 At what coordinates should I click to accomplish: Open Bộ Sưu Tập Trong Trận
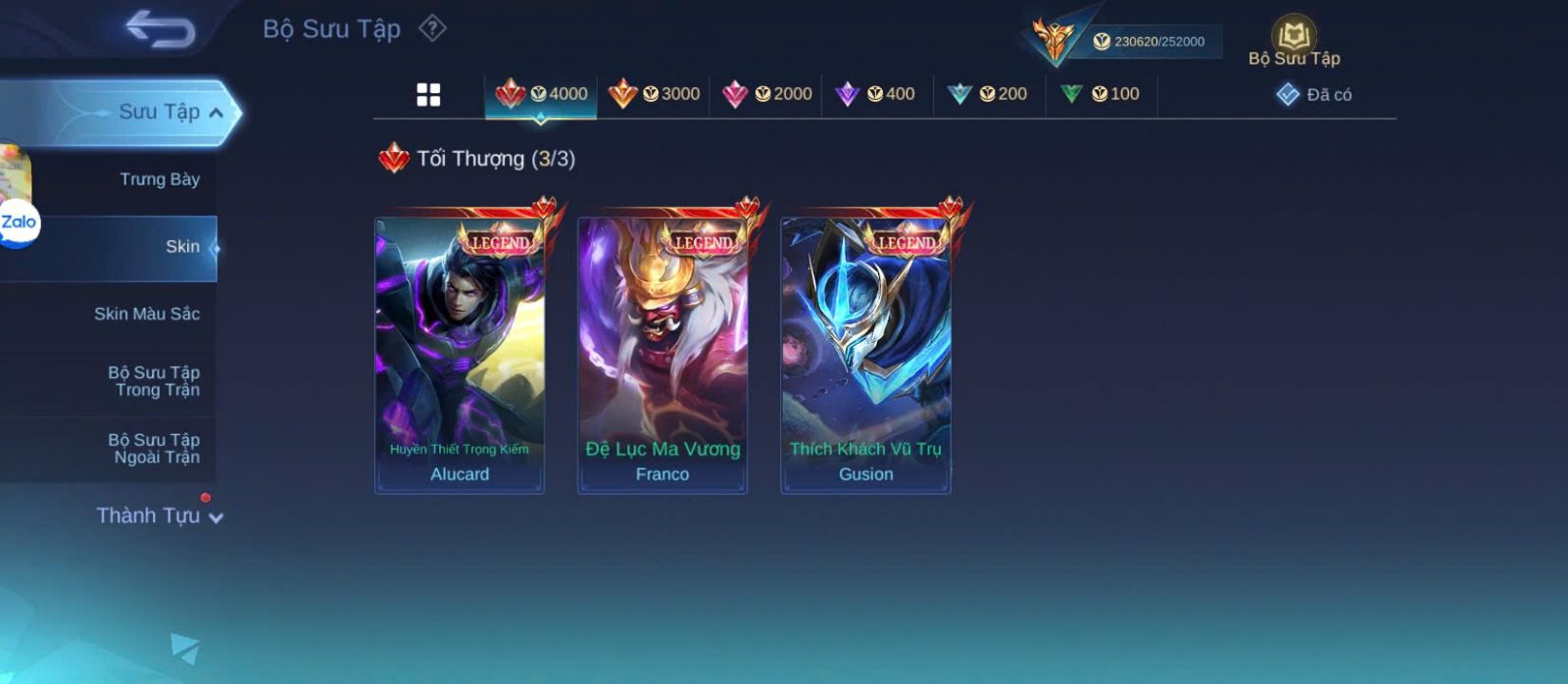pyautogui.click(x=154, y=381)
